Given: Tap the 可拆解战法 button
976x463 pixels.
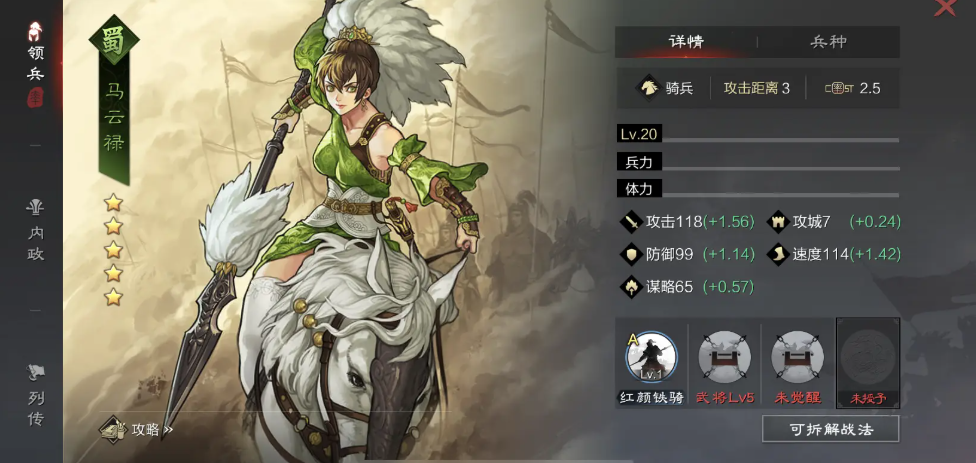Looking at the screenshot, I should (830, 429).
